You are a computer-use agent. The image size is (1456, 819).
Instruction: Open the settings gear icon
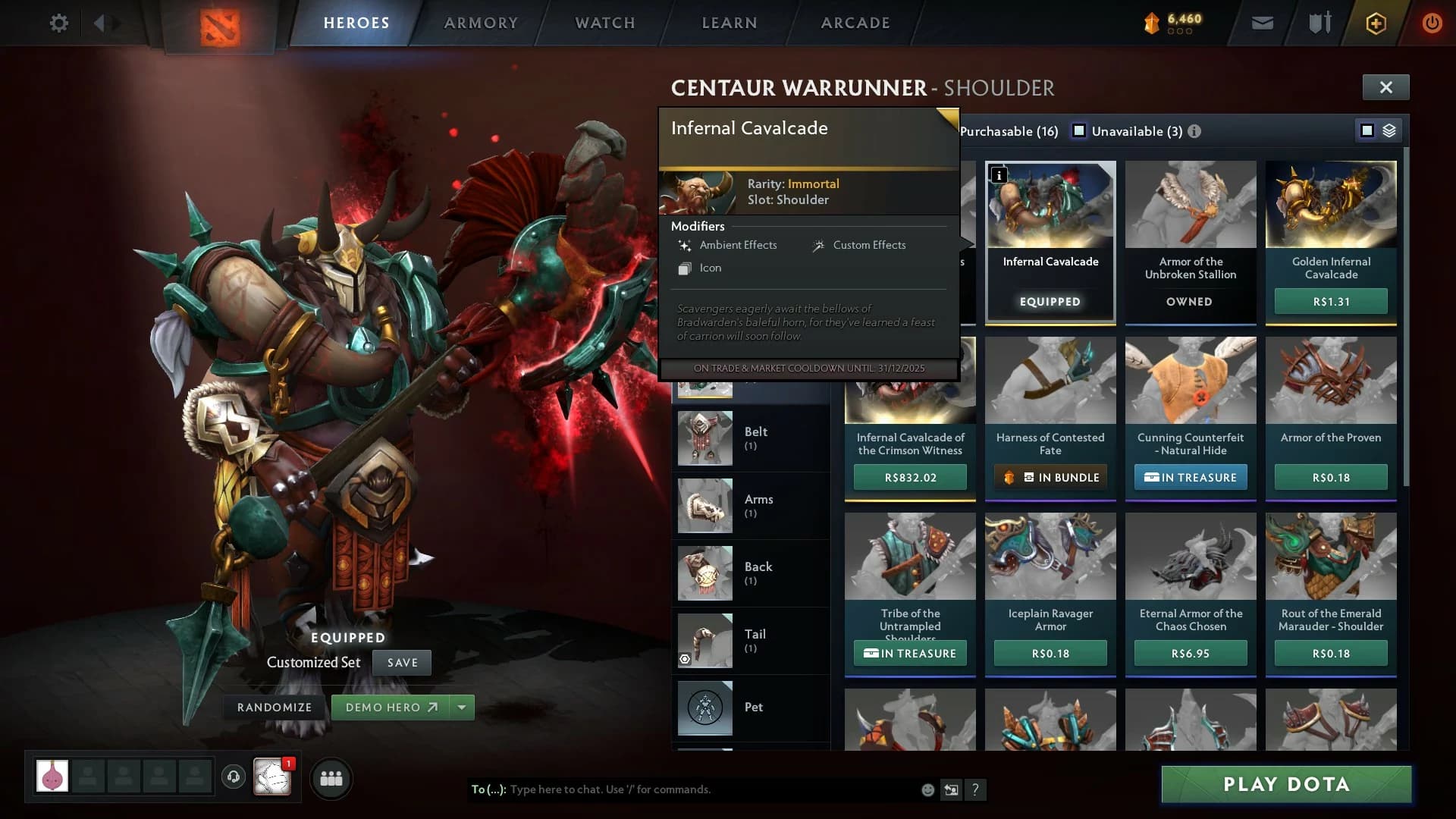pyautogui.click(x=58, y=23)
